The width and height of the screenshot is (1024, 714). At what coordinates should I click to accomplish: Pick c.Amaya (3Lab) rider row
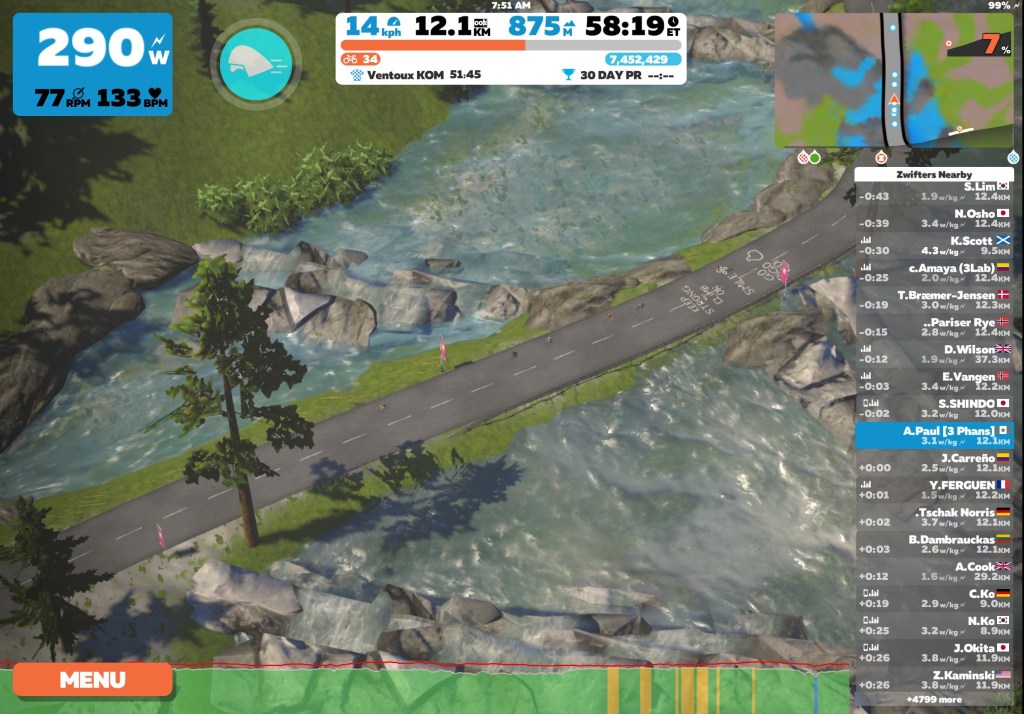tap(933, 273)
